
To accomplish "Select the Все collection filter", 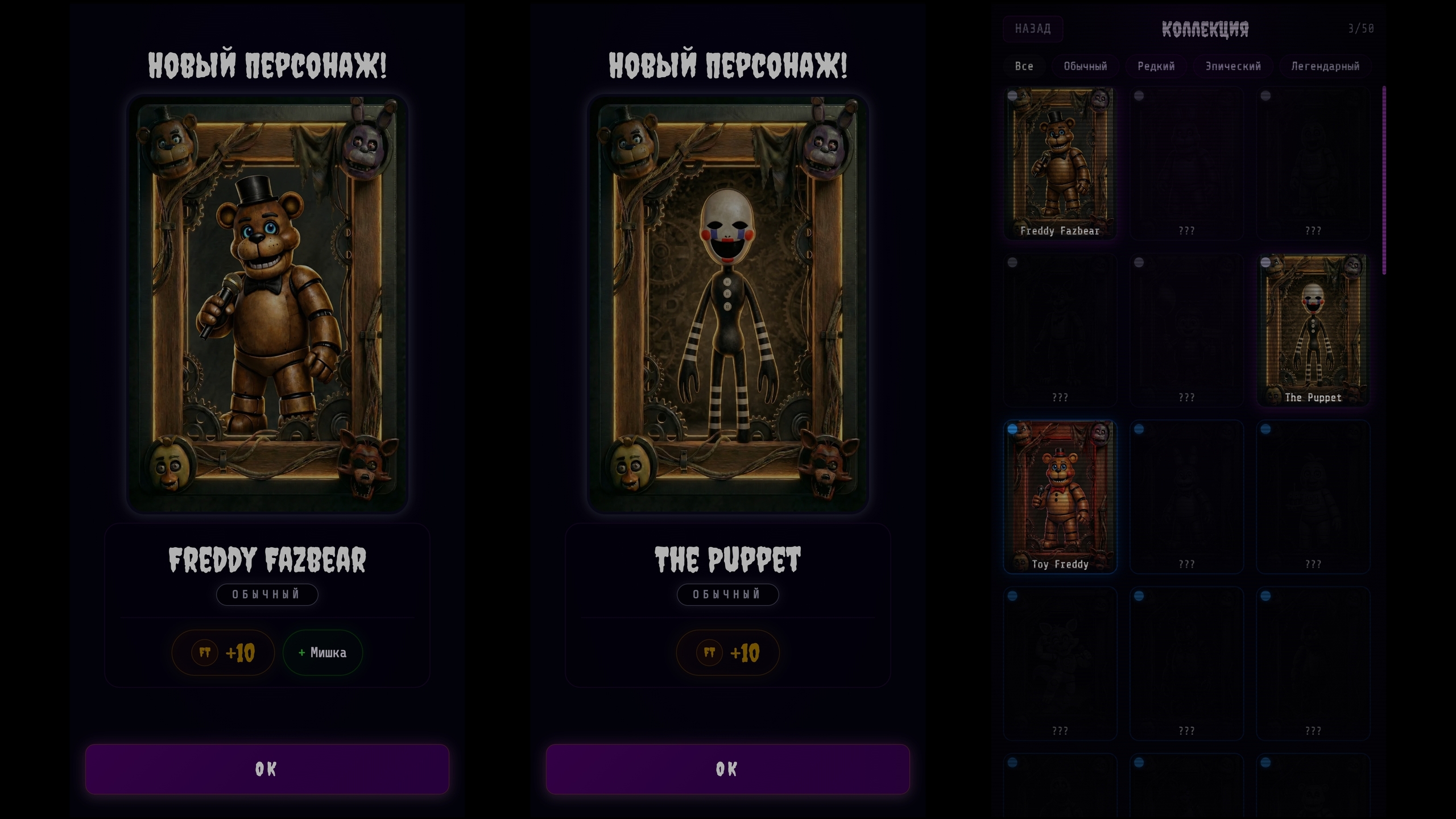I will click(1023, 66).
